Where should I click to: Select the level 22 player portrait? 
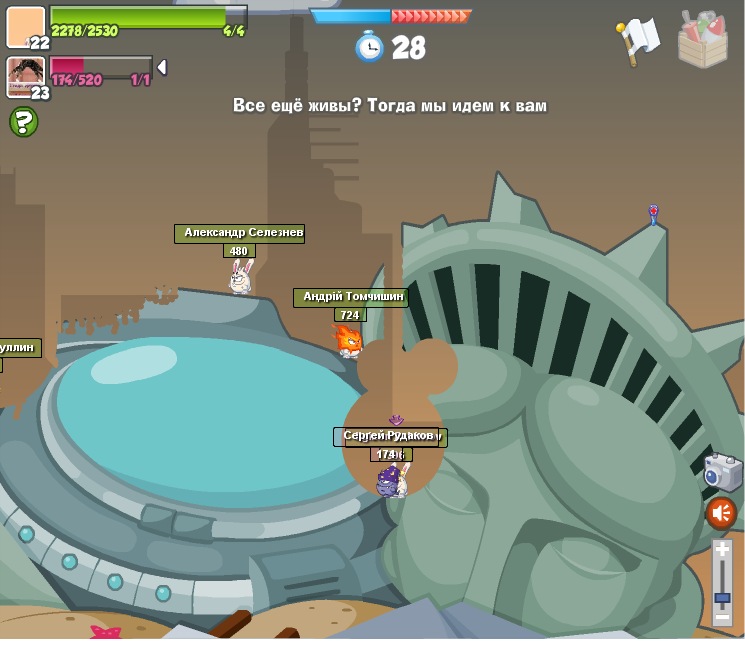point(26,27)
